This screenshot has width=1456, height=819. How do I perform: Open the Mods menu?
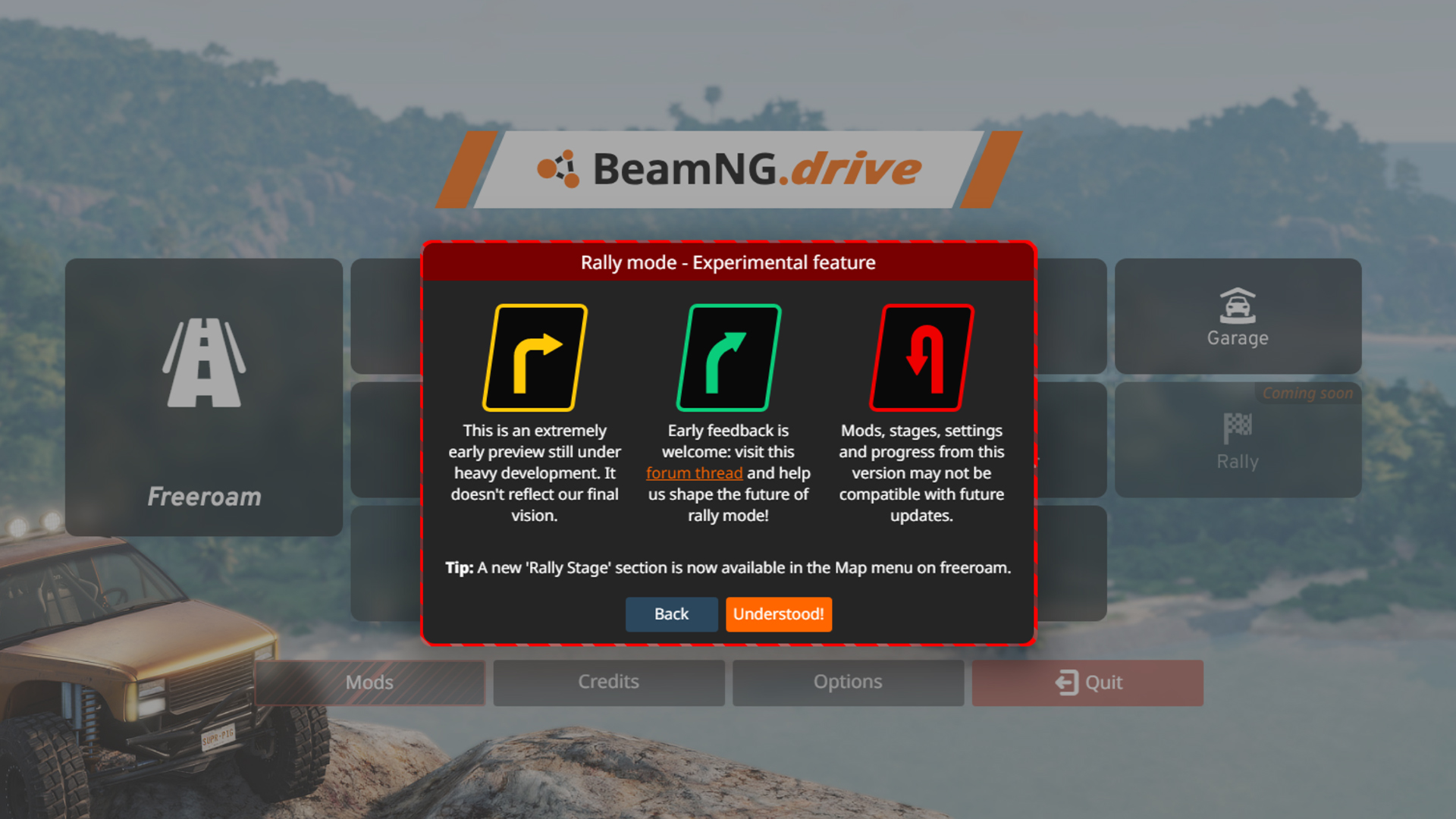[x=369, y=682]
